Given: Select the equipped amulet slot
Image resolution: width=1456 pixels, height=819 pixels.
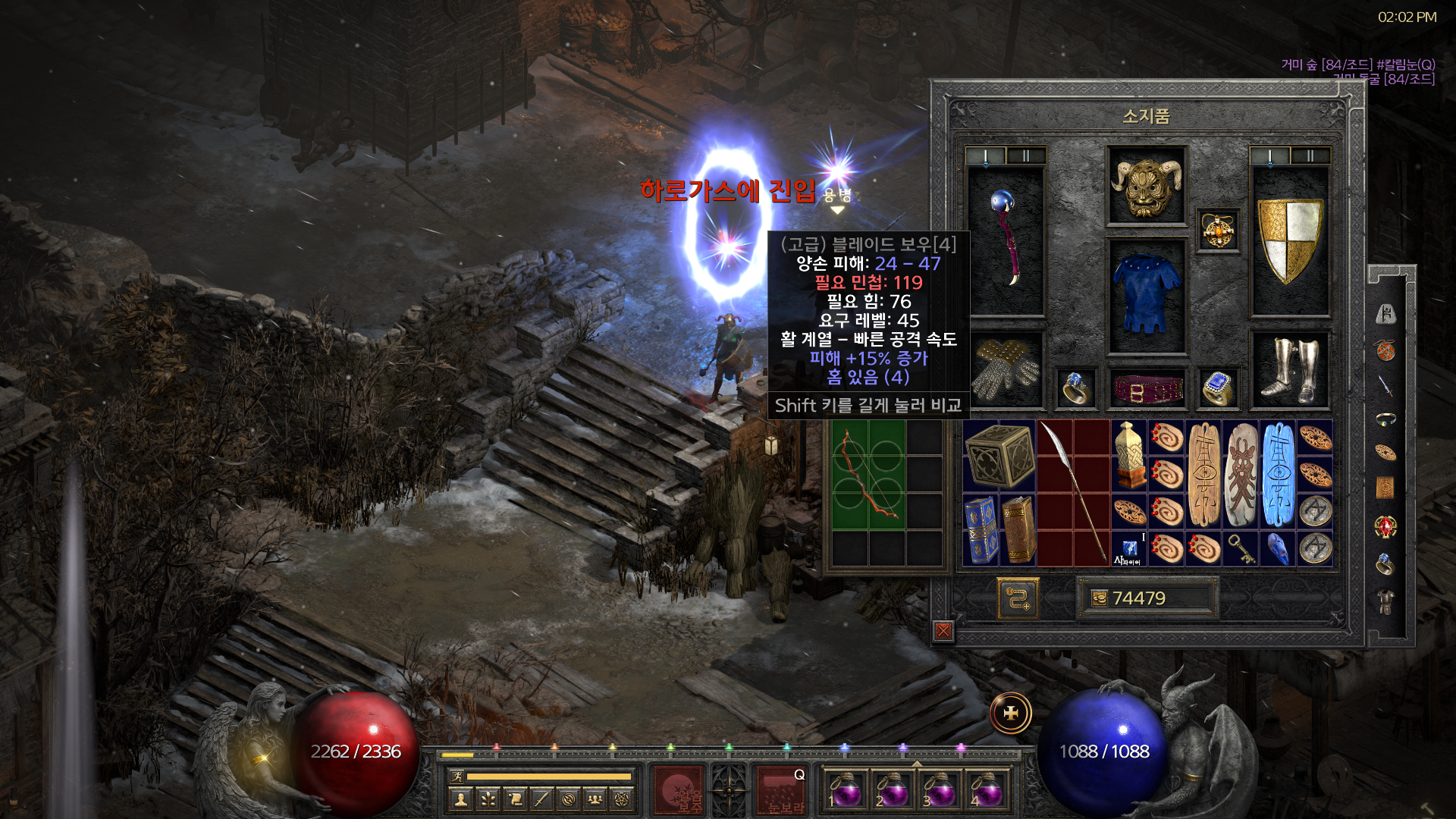Looking at the screenshot, I should click(x=1218, y=230).
